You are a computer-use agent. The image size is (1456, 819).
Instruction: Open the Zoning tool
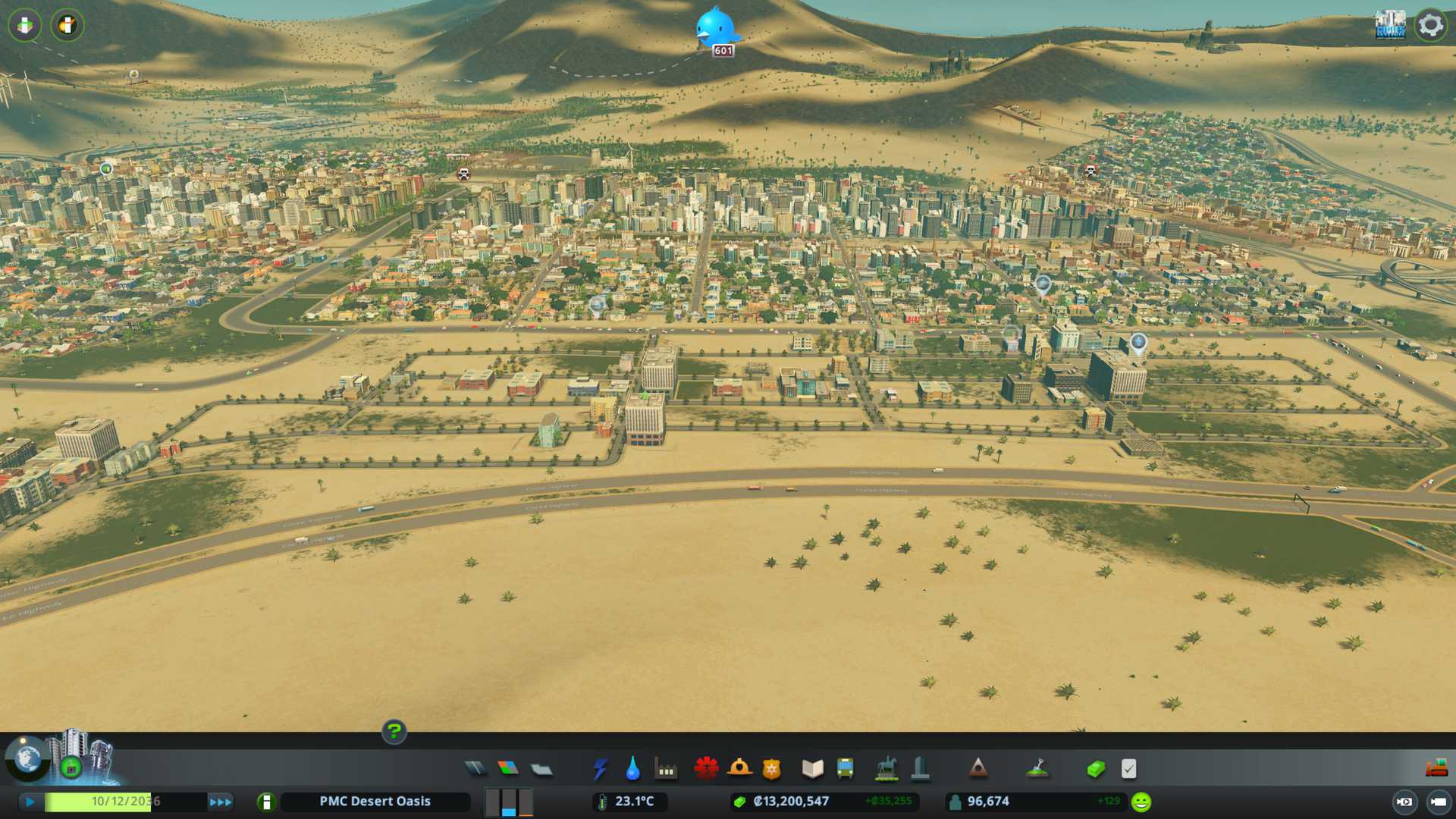[508, 769]
